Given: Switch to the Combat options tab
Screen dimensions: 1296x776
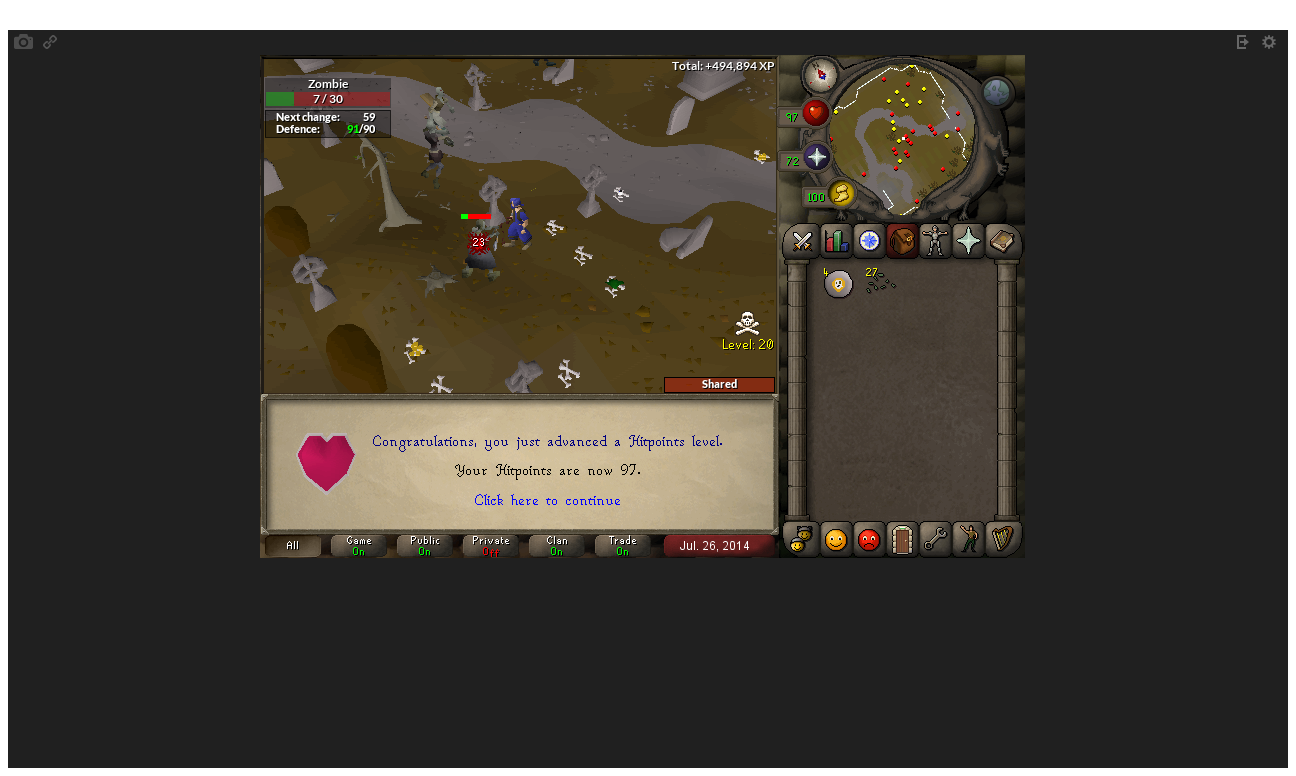Looking at the screenshot, I should (800, 241).
